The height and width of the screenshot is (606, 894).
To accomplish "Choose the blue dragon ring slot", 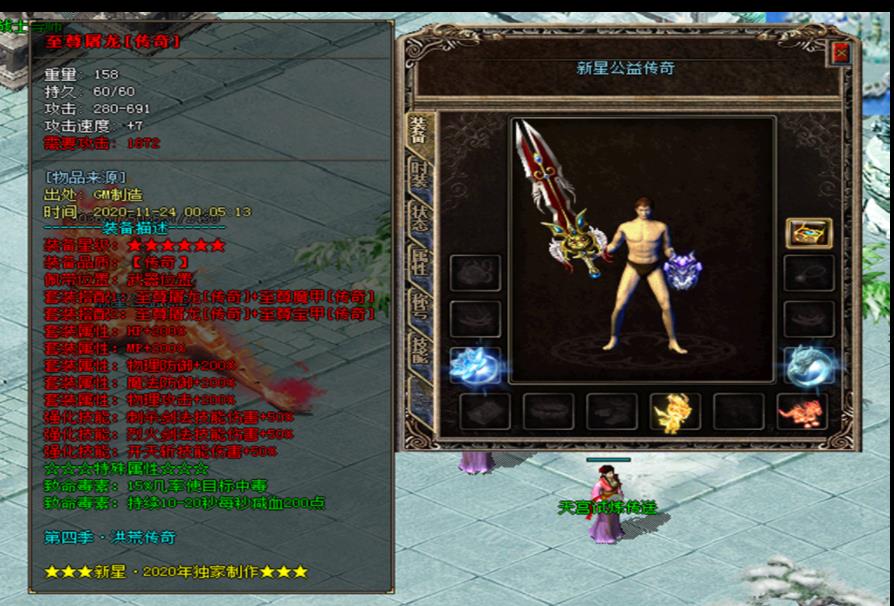I will point(808,366).
